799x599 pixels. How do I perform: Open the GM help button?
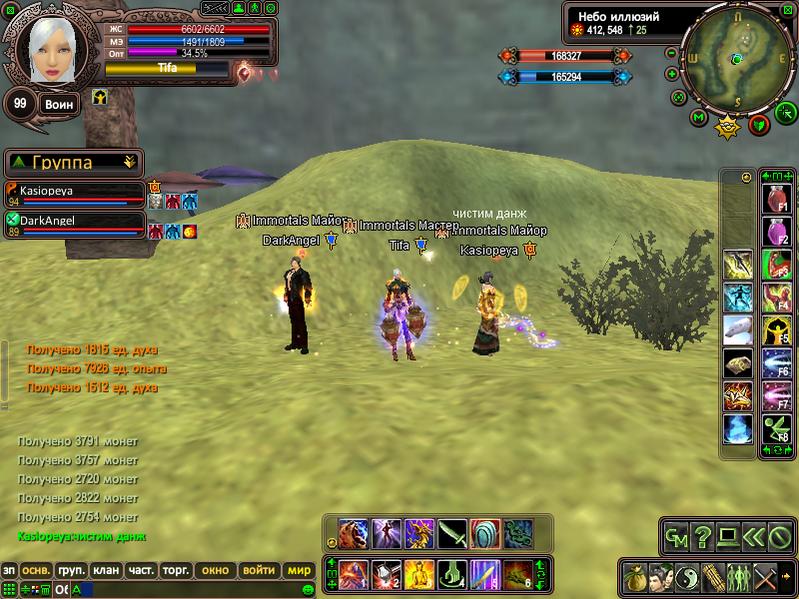pos(675,538)
